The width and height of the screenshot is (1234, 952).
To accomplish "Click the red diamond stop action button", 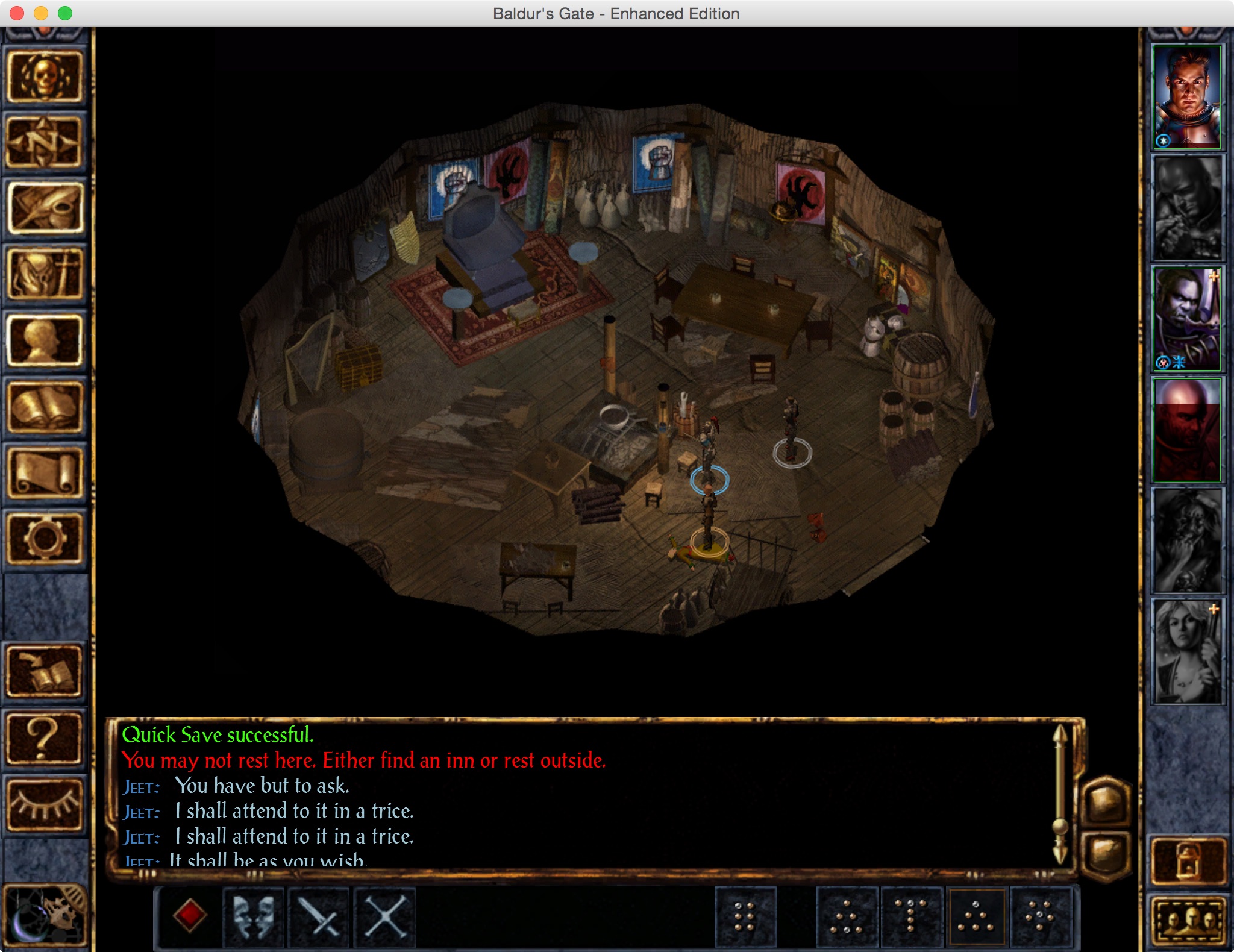I will (x=190, y=916).
